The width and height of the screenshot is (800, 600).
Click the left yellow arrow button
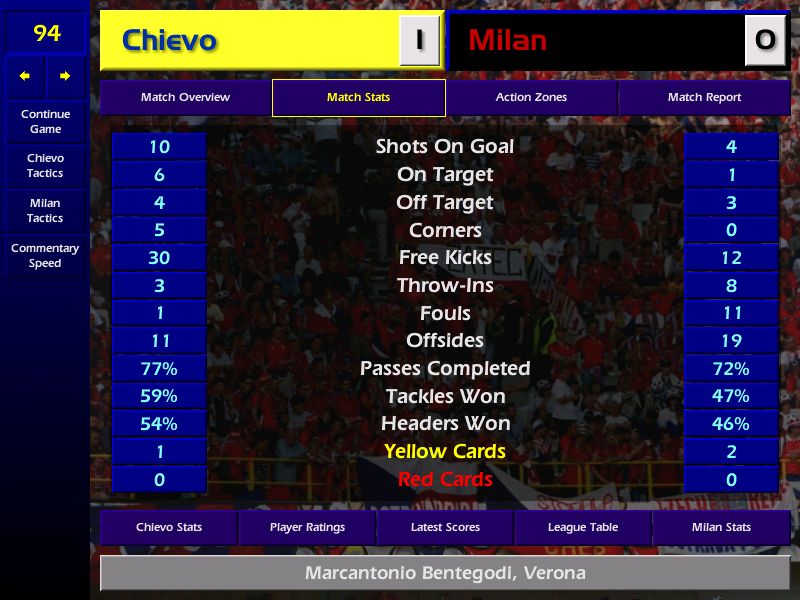point(25,76)
